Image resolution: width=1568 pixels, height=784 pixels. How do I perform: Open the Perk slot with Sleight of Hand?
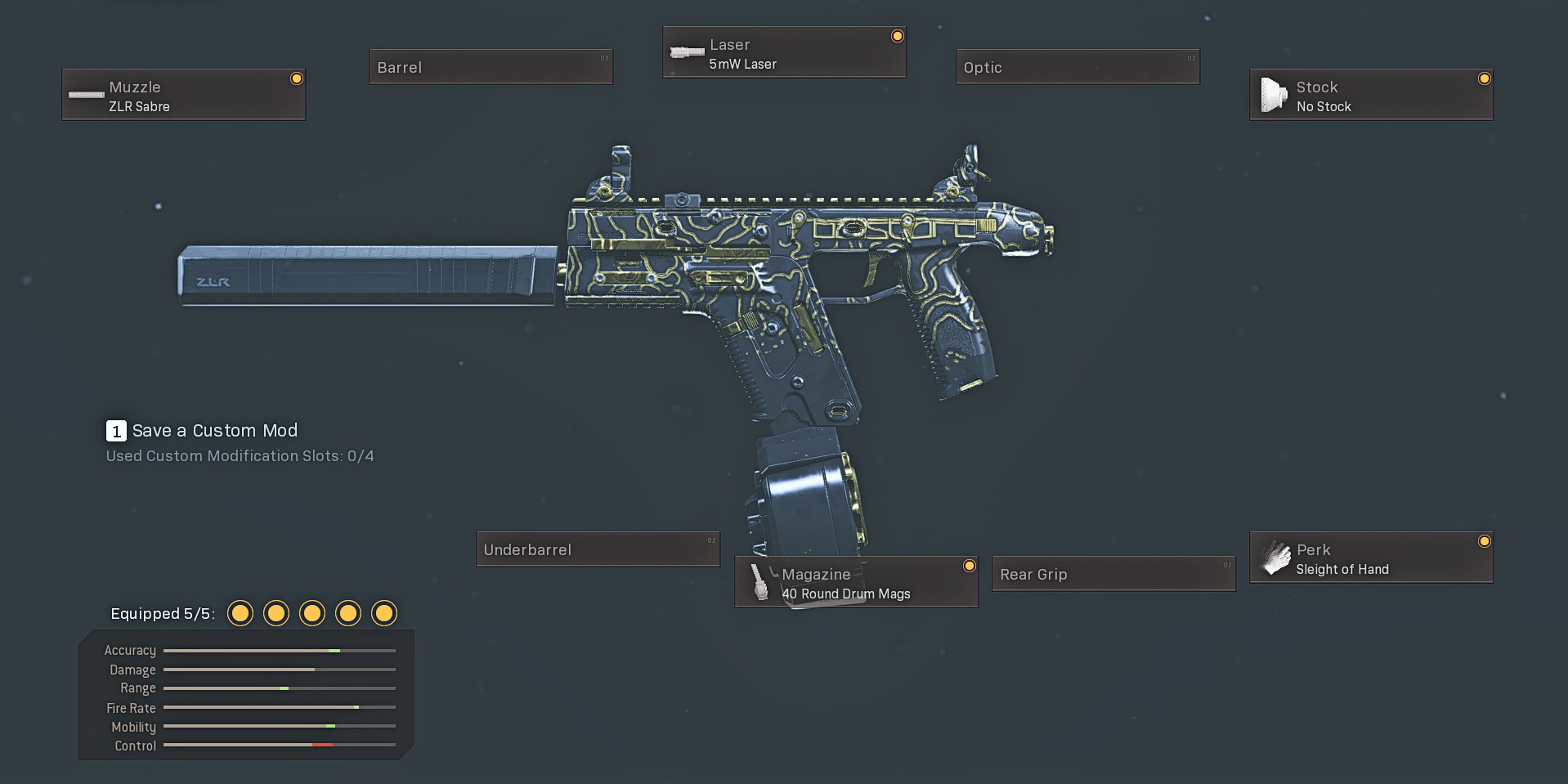1370,558
